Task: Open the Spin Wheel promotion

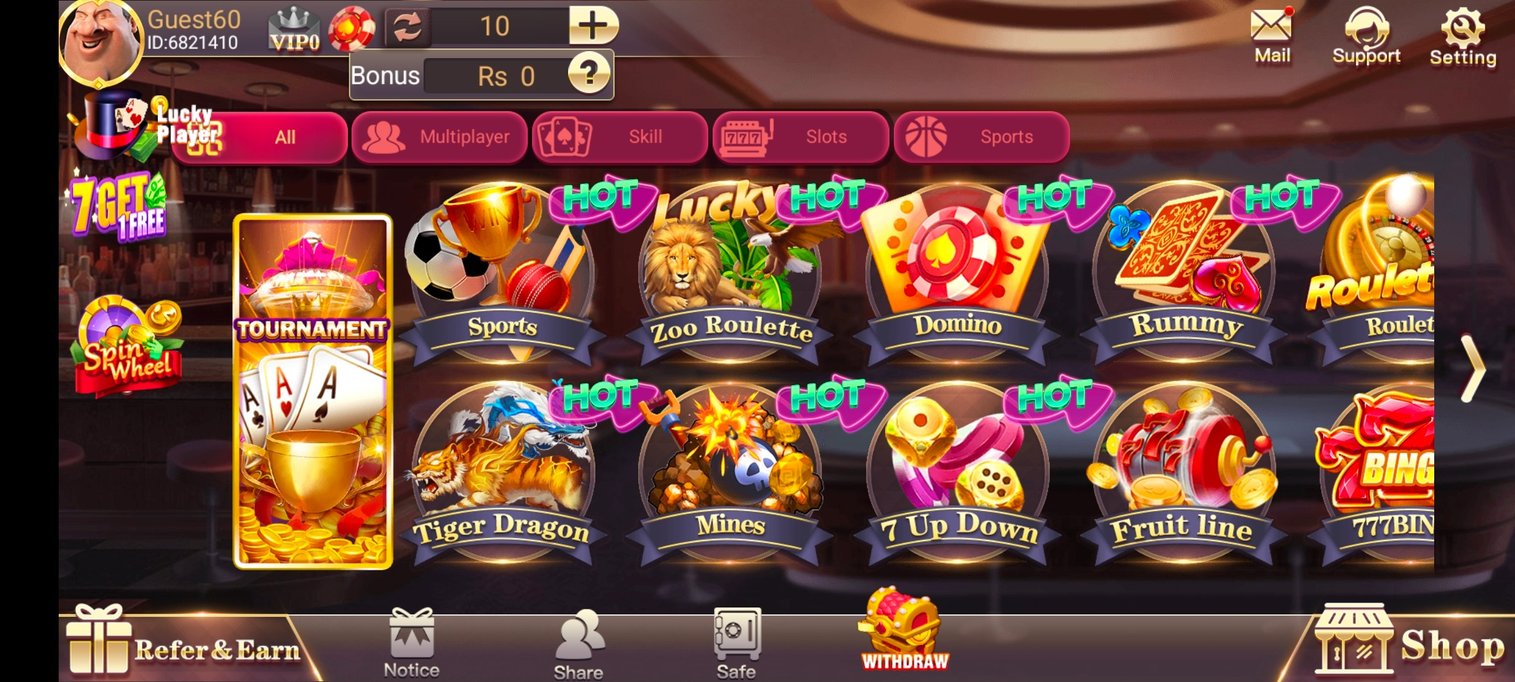Action: pos(127,345)
